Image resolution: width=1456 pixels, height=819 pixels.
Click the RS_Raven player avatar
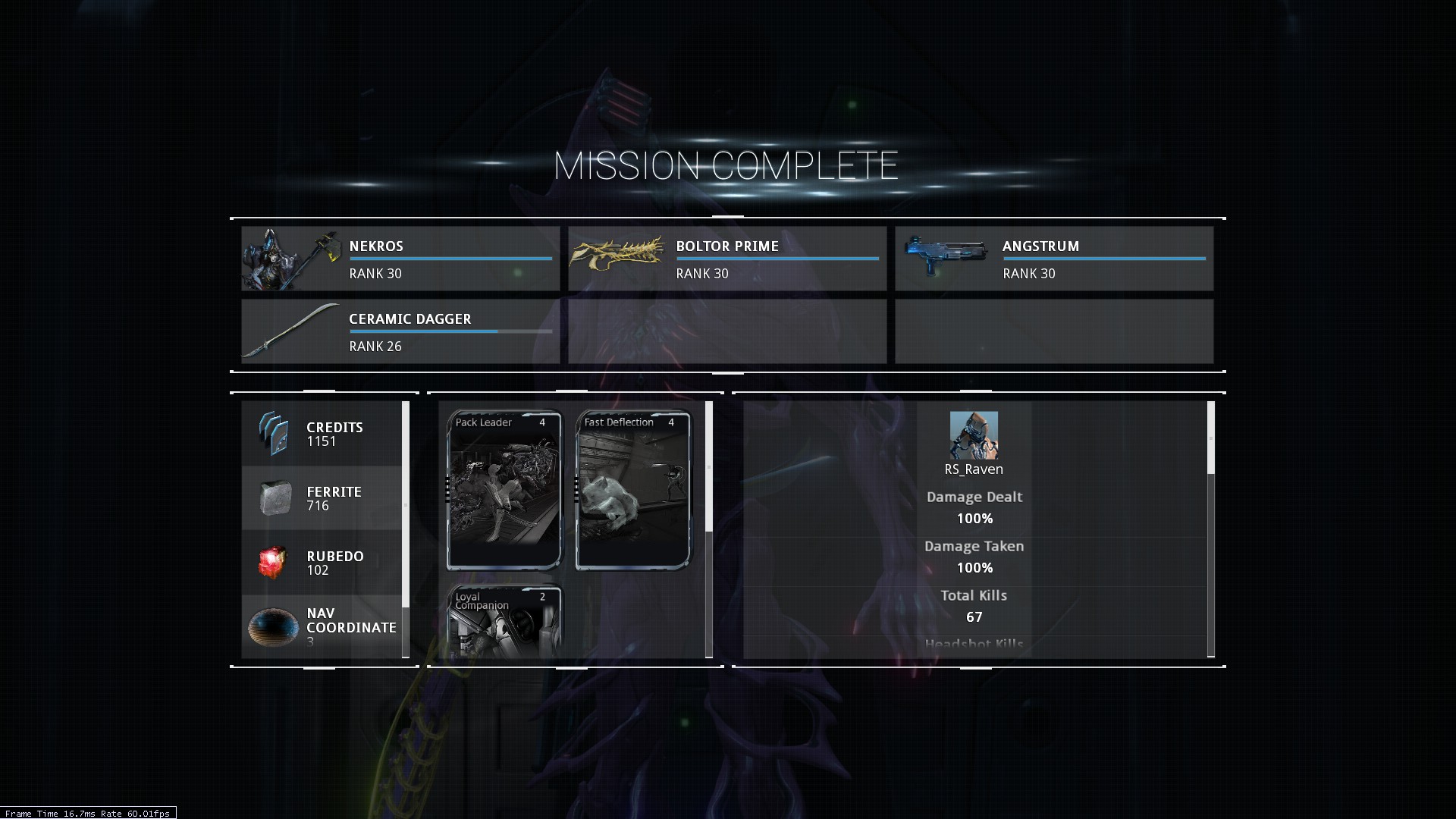coord(974,435)
